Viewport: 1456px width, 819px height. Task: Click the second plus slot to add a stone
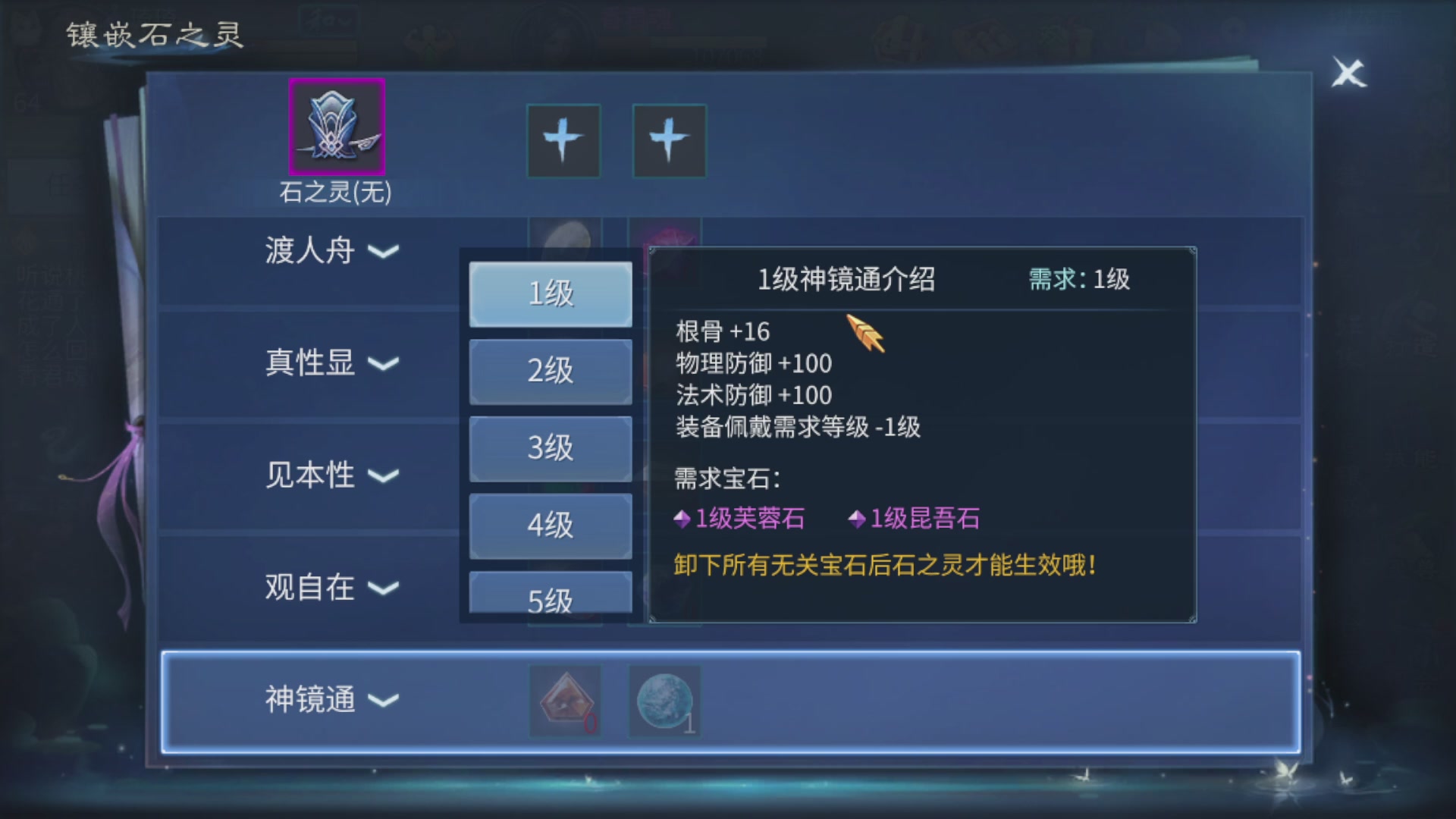667,140
